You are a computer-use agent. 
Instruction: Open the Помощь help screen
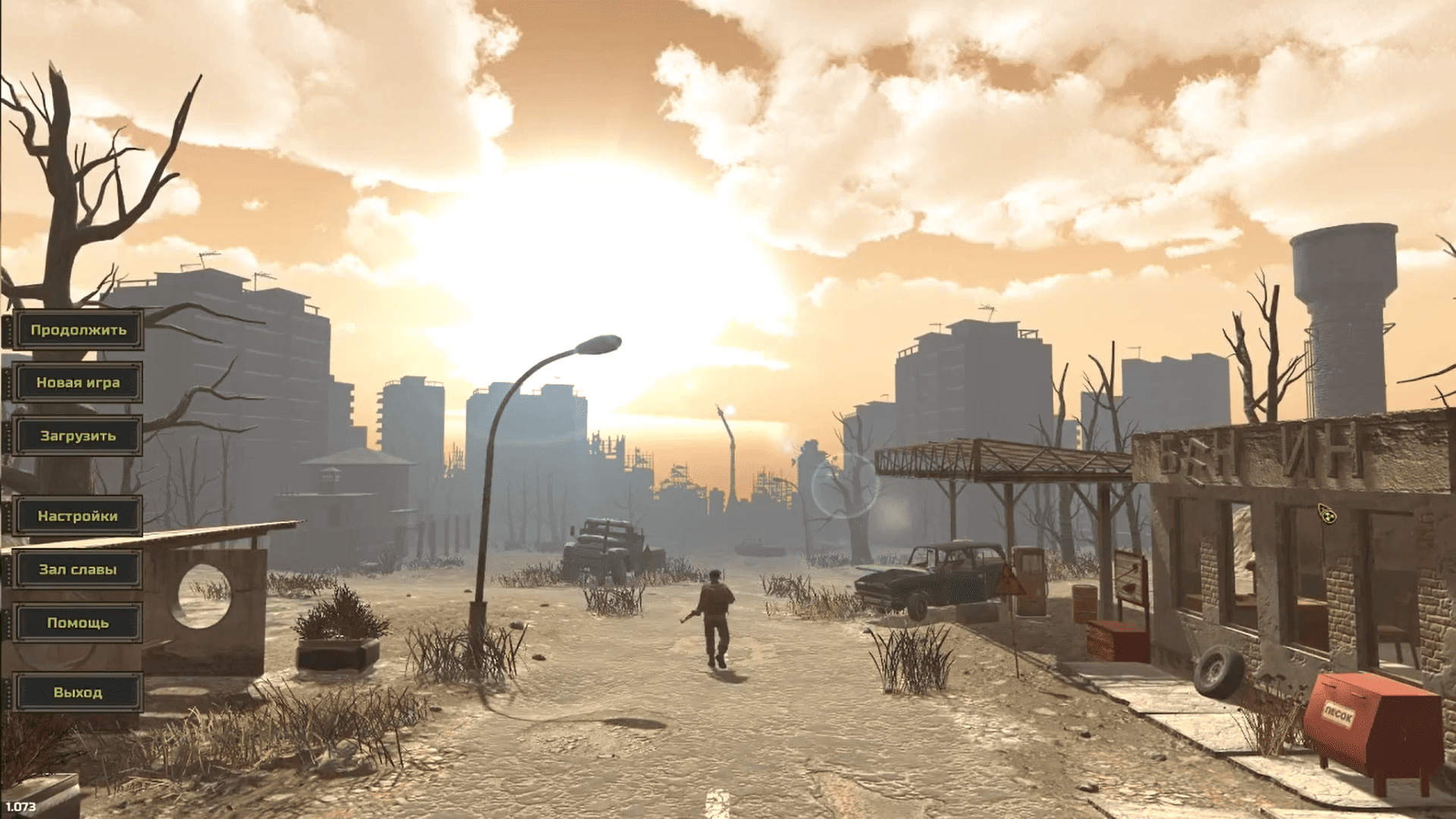pos(78,623)
